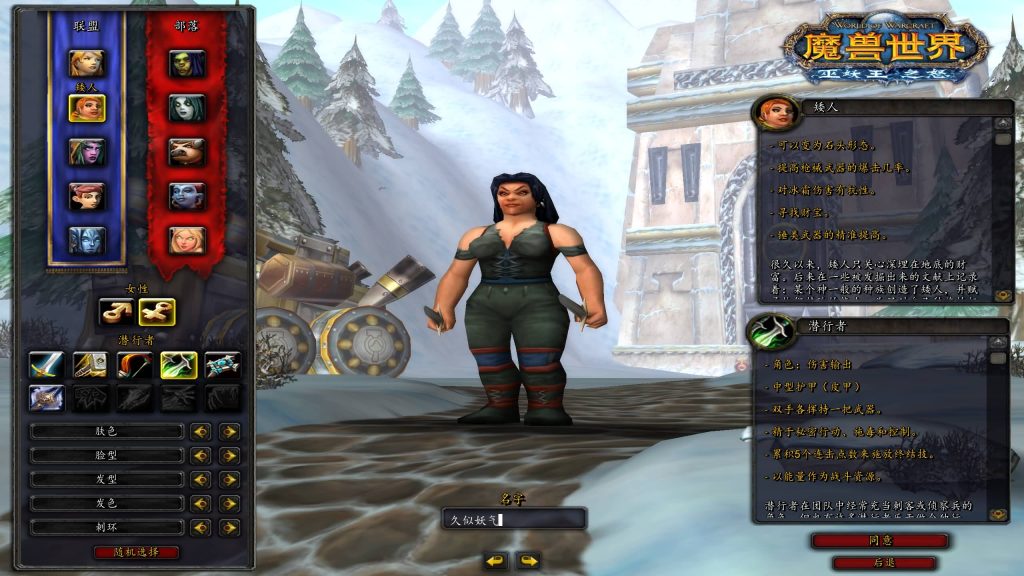Select the Orc race portrait
The image size is (1024, 576).
(x=186, y=63)
